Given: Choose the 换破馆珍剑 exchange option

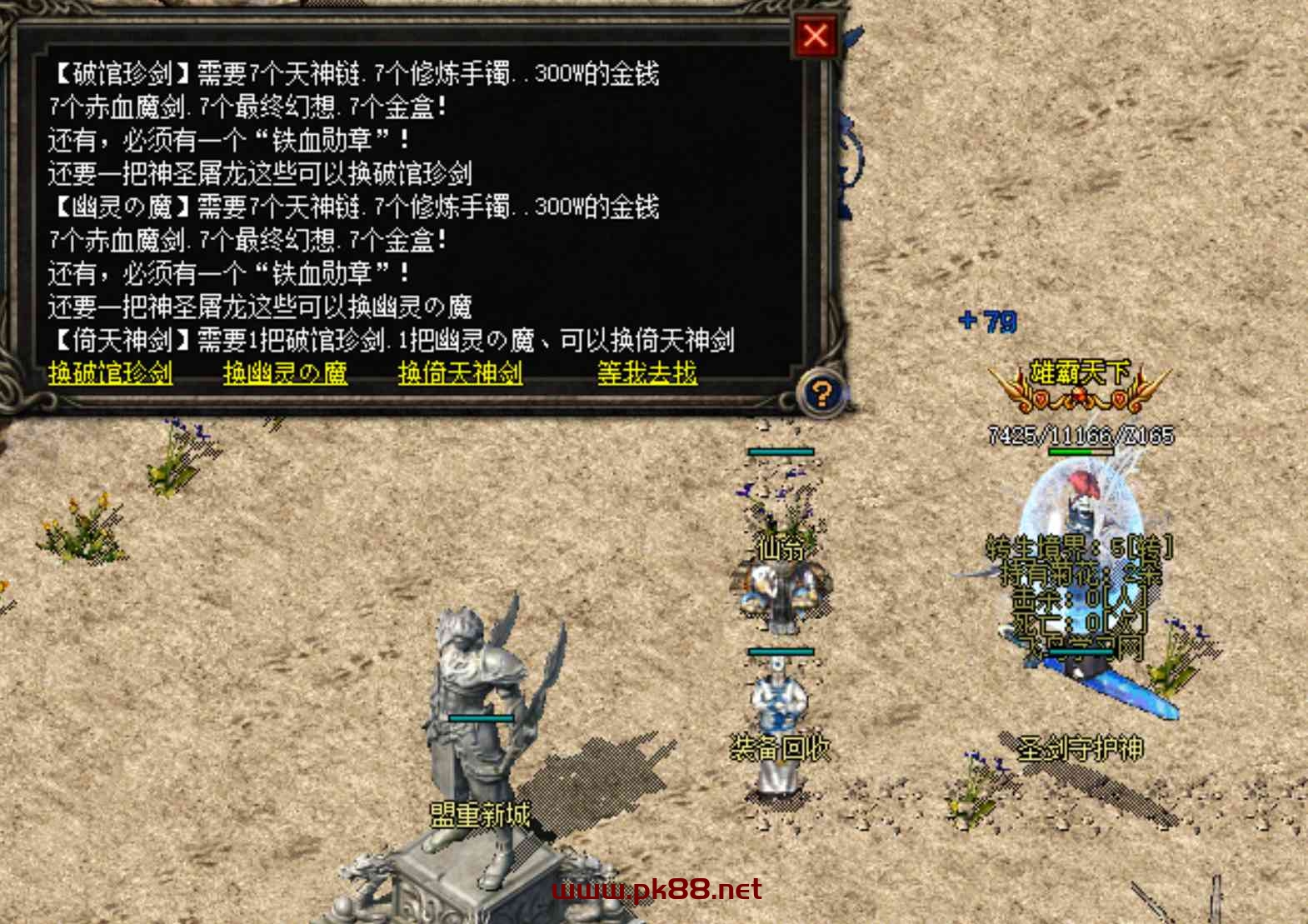Looking at the screenshot, I should click(x=111, y=372).
